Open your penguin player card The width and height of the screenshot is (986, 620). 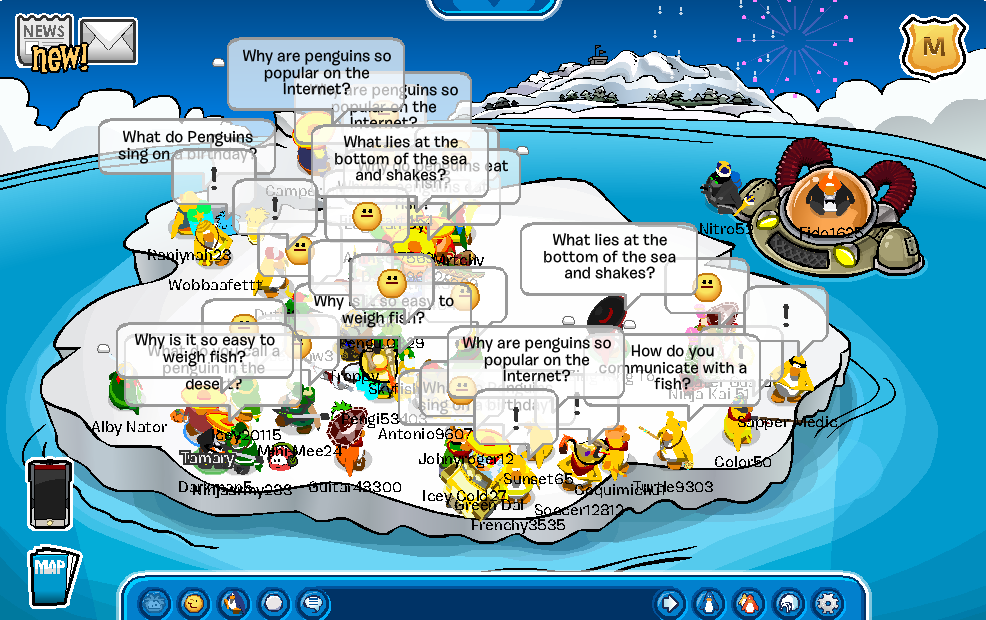coord(708,603)
